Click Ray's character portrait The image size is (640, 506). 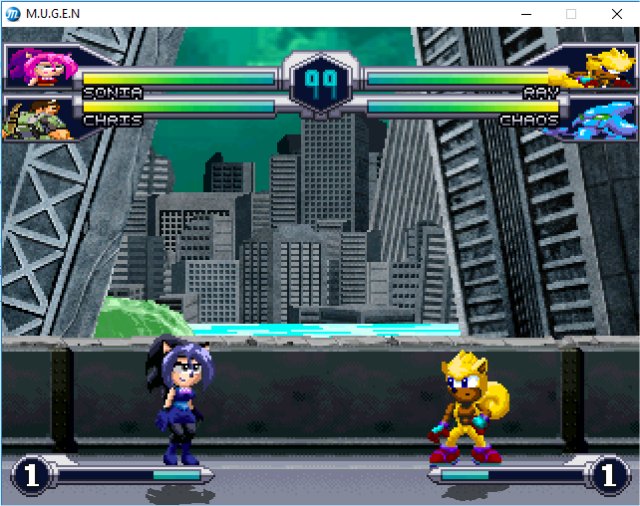[x=603, y=67]
